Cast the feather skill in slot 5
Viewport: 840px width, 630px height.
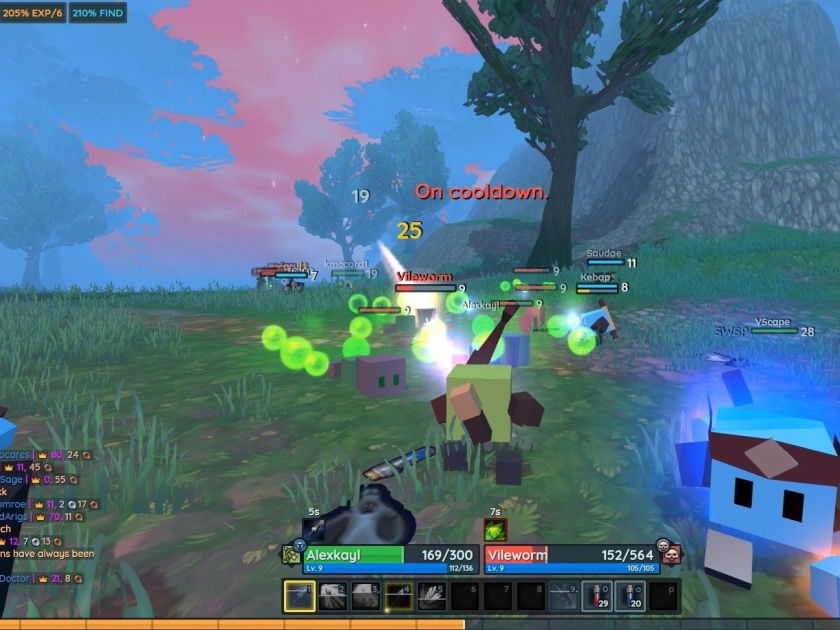tap(432, 596)
